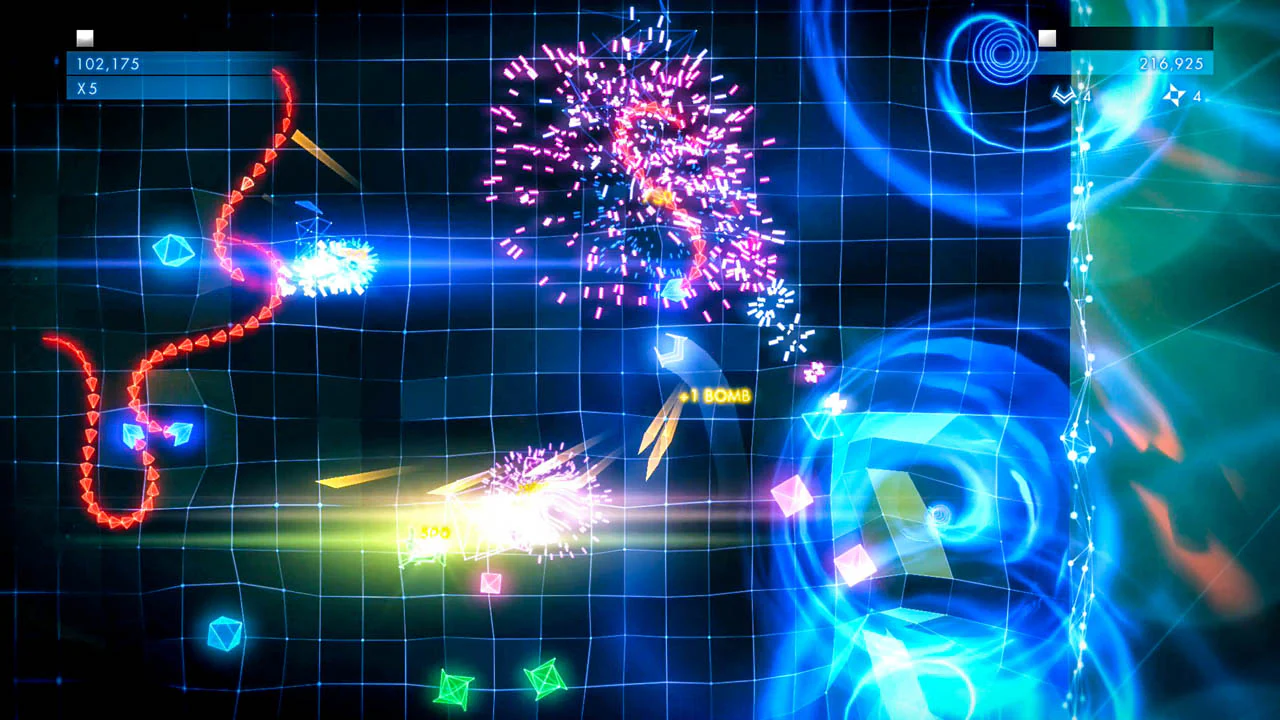This screenshot has height=720, width=1280.
Task: Click the 102,175 score panel
Action: pos(110,63)
